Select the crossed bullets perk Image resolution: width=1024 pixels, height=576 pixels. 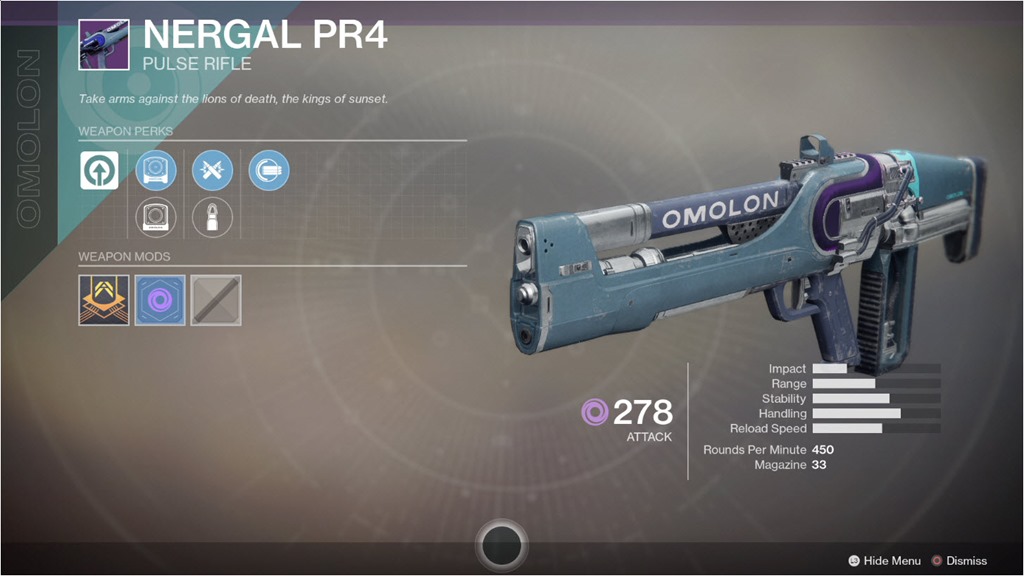point(212,171)
